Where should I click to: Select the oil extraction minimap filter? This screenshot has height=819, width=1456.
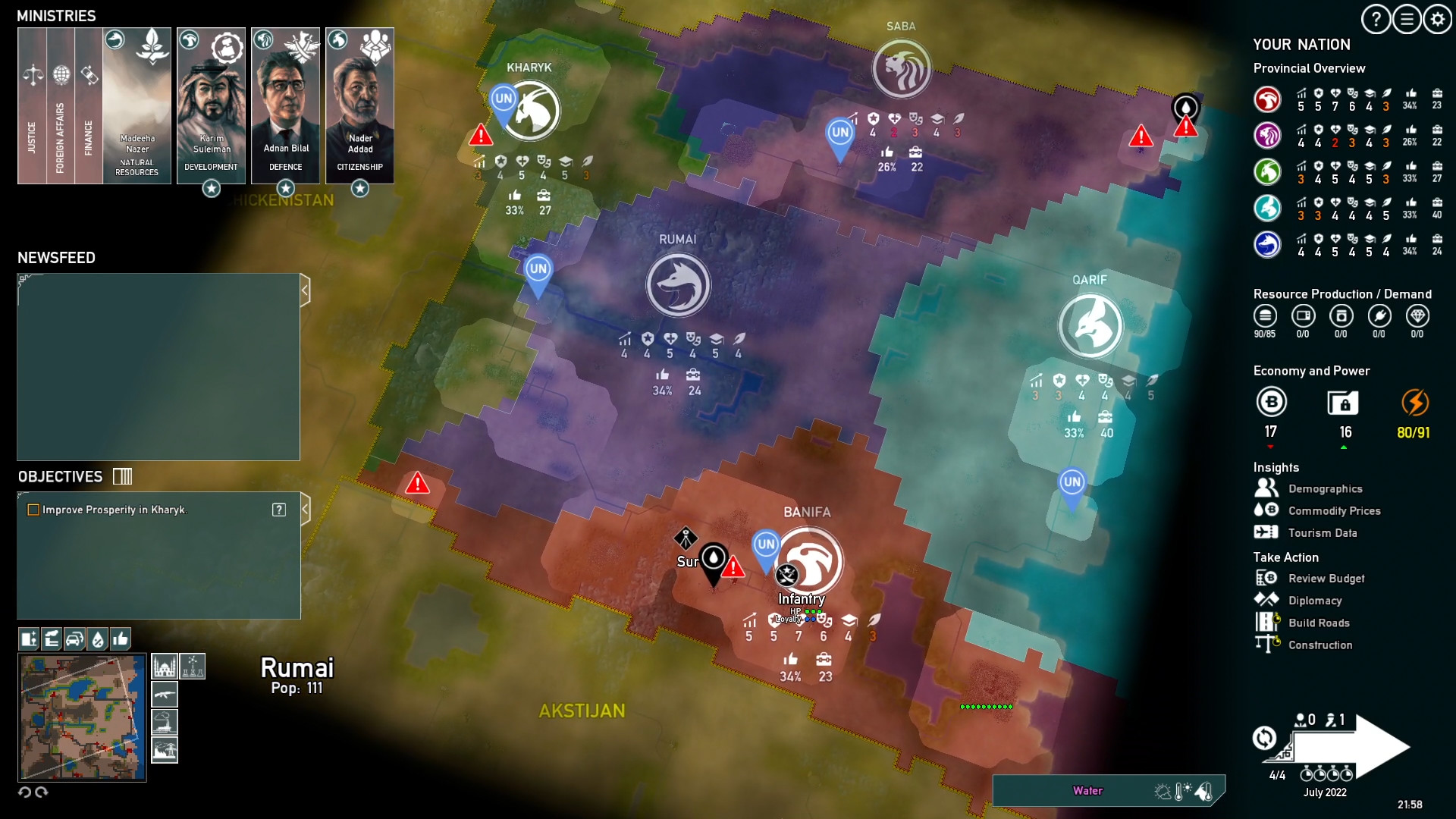coord(165,723)
